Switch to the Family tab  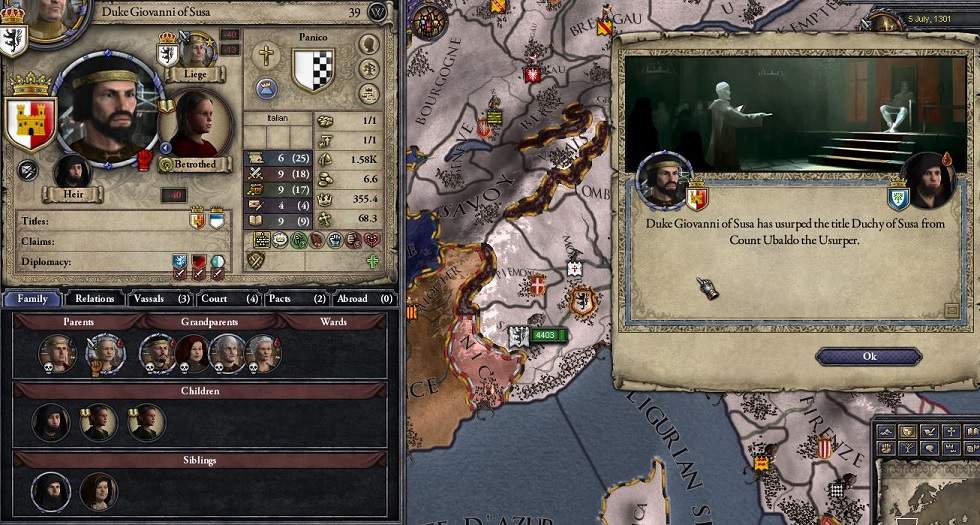click(x=32, y=298)
